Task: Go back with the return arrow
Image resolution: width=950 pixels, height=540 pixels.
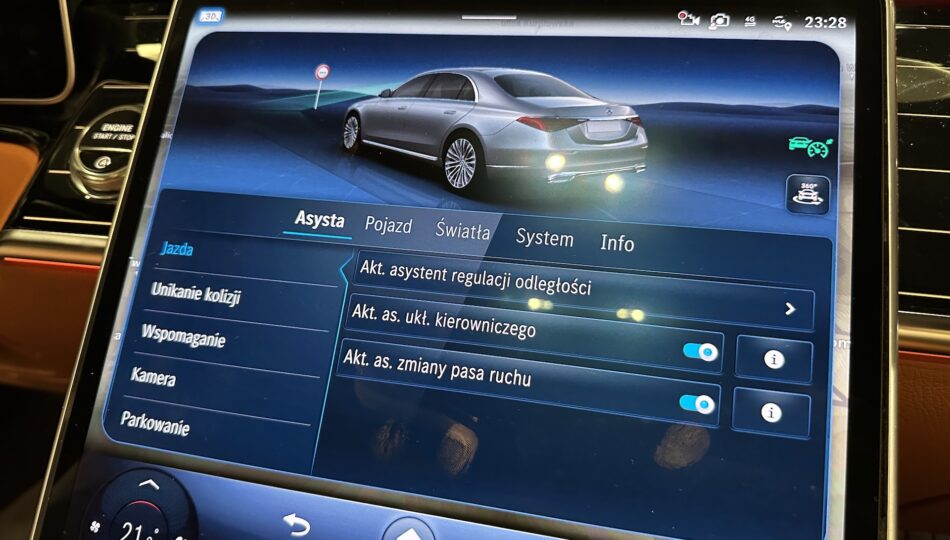Action: click(x=296, y=523)
